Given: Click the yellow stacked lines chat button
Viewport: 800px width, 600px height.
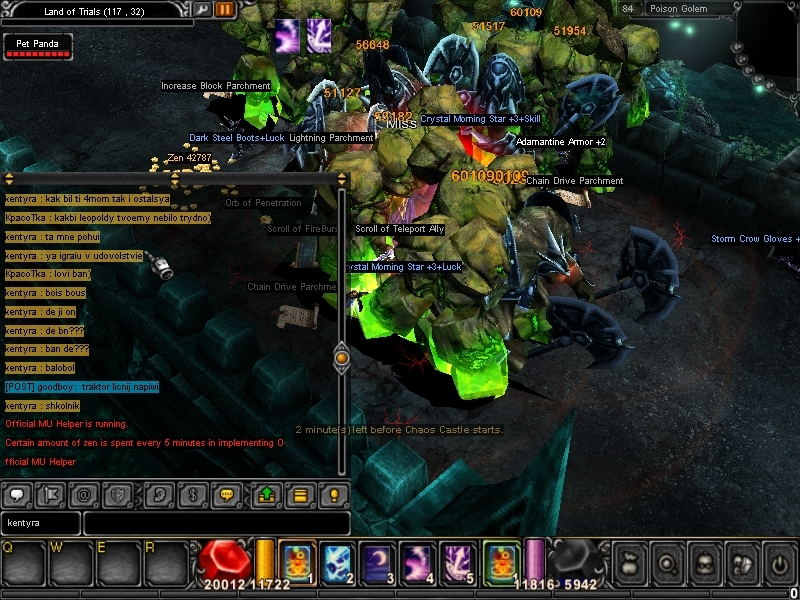Looking at the screenshot, I should tap(299, 495).
